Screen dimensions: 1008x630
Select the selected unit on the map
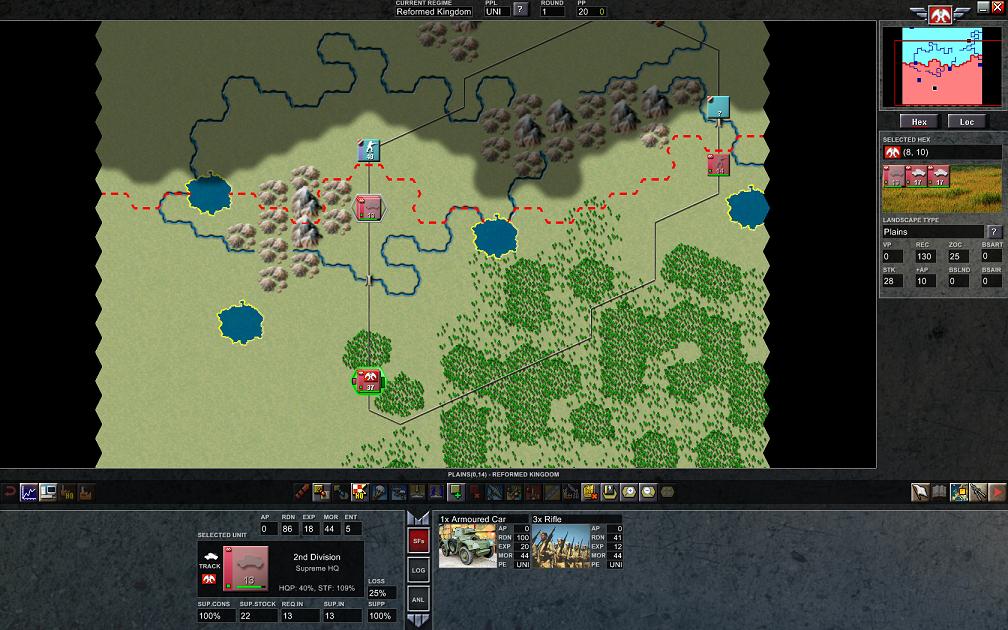pyautogui.click(x=369, y=381)
